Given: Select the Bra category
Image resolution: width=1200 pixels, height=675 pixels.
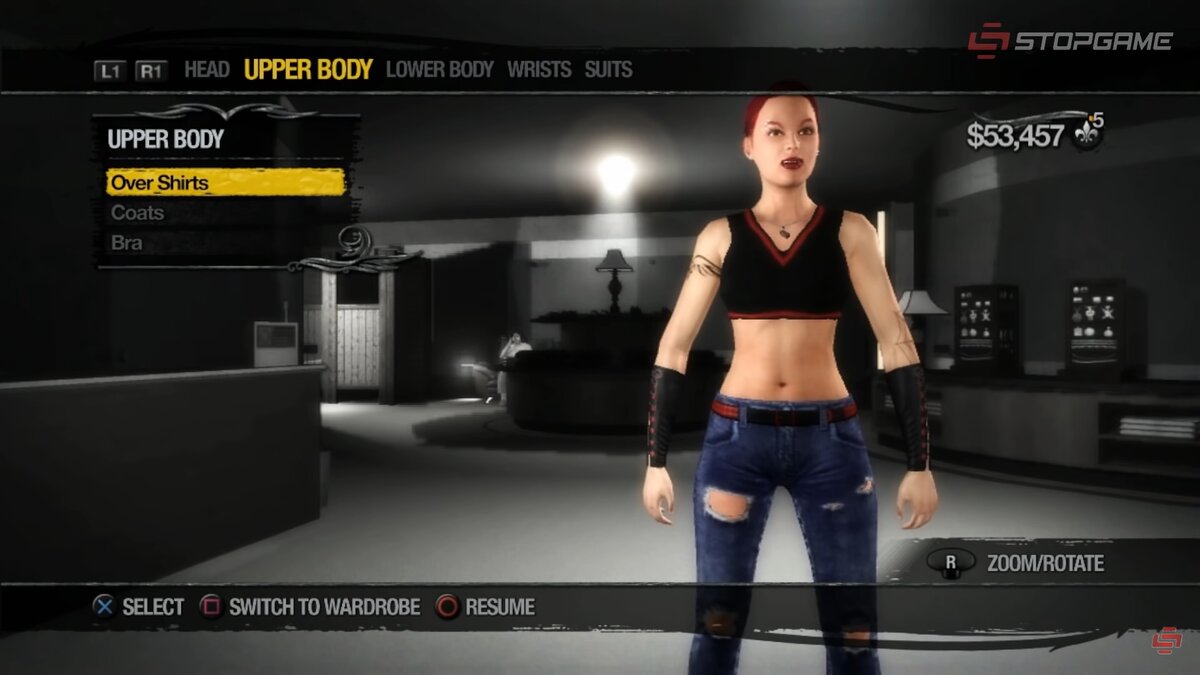Looking at the screenshot, I should (127, 243).
